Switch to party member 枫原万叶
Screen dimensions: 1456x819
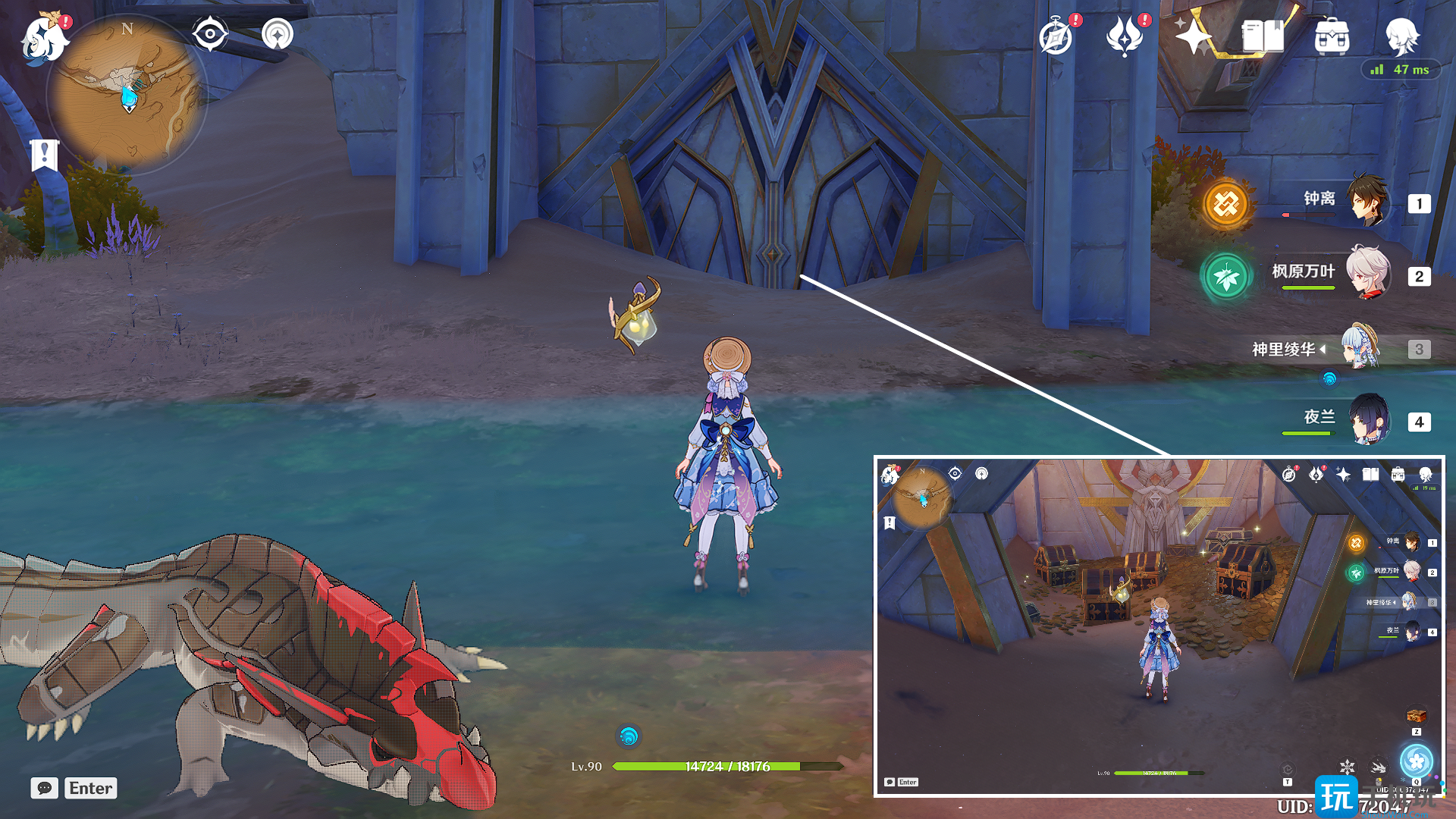coord(1368,274)
